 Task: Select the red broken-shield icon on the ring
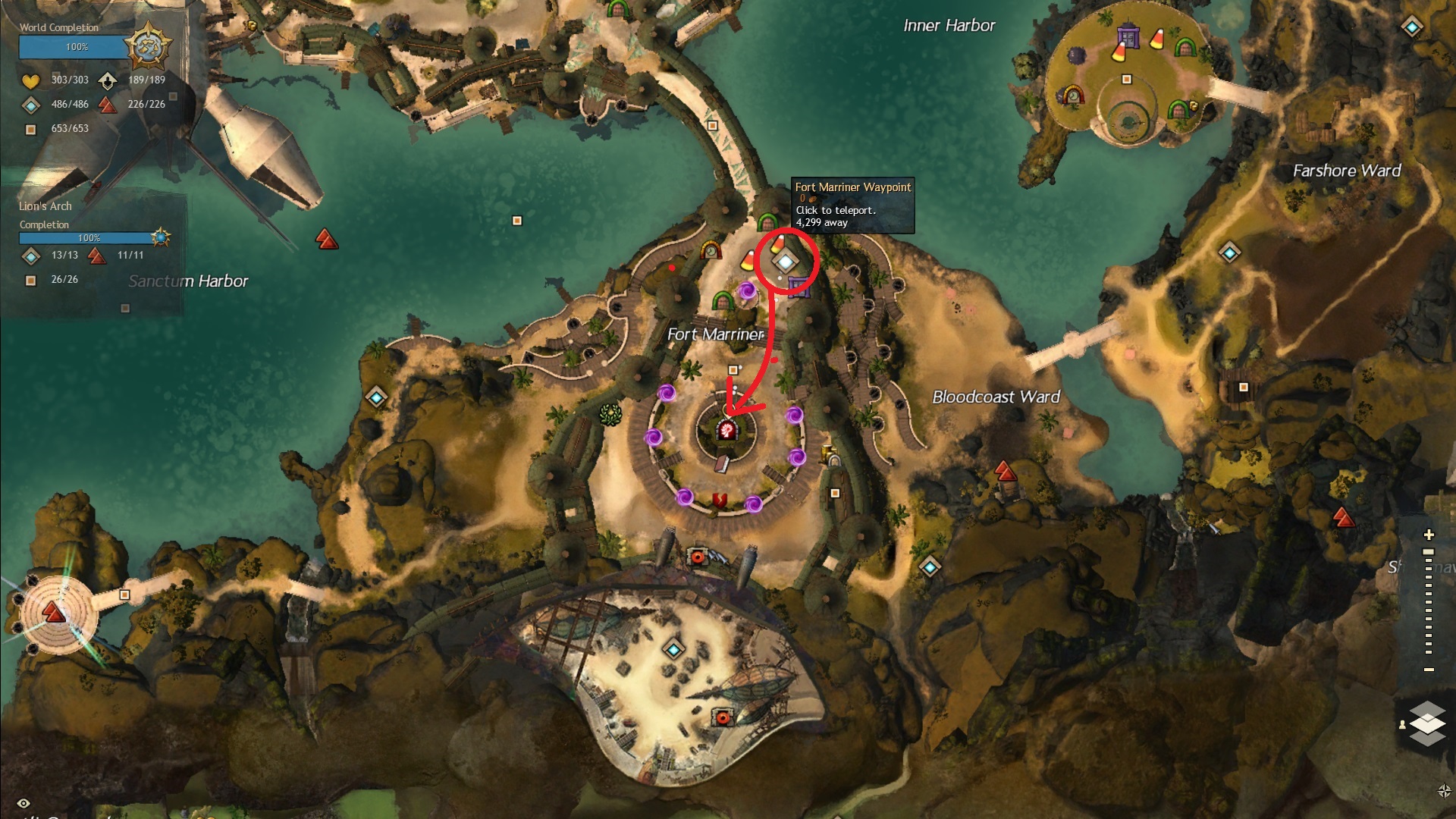[x=719, y=499]
